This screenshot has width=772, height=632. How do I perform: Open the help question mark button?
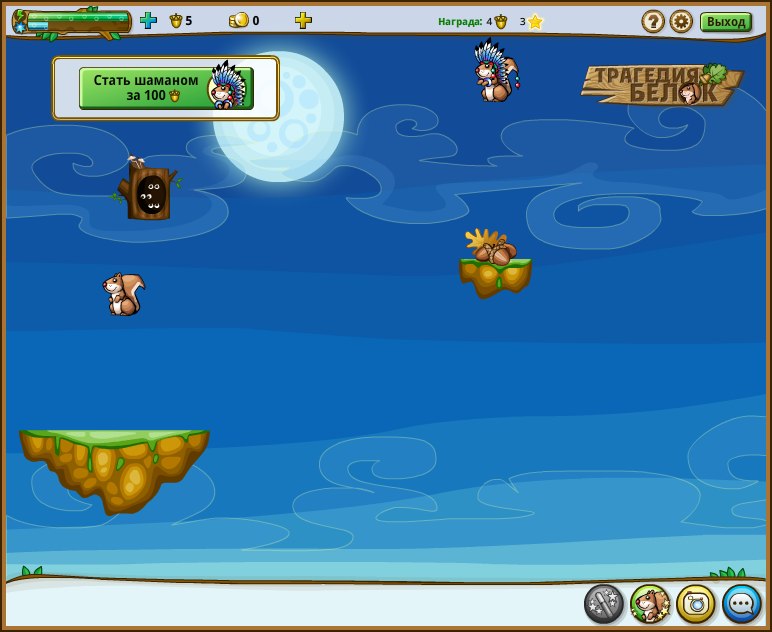(653, 21)
